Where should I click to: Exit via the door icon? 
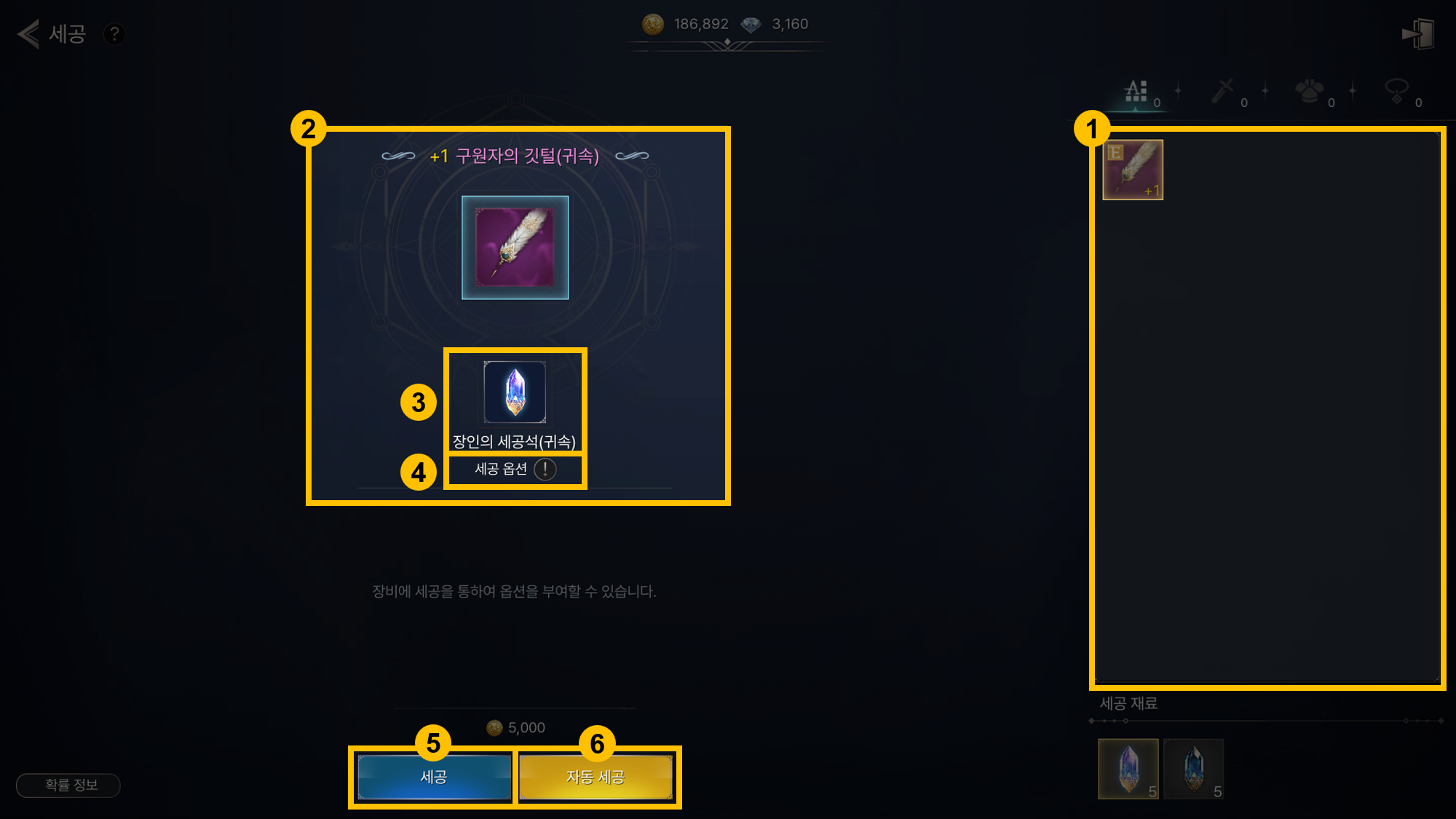coord(1418,34)
